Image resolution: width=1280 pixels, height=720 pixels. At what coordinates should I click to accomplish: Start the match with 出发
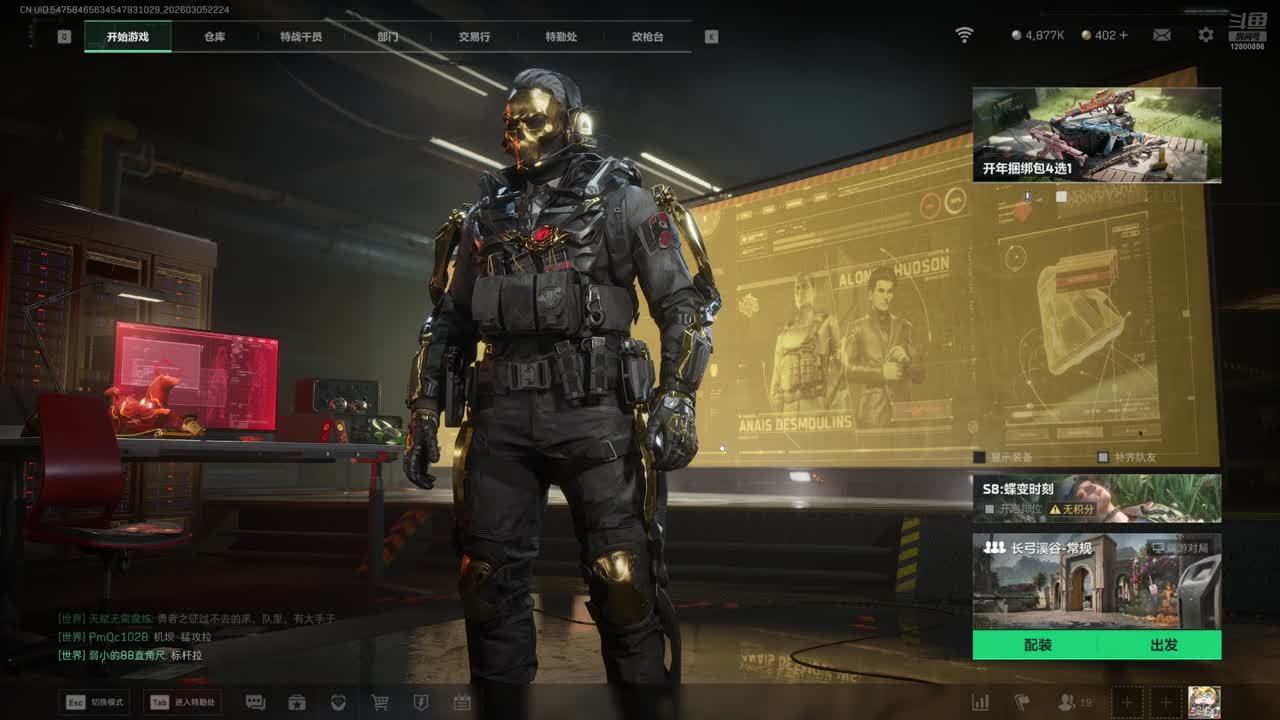point(1163,645)
